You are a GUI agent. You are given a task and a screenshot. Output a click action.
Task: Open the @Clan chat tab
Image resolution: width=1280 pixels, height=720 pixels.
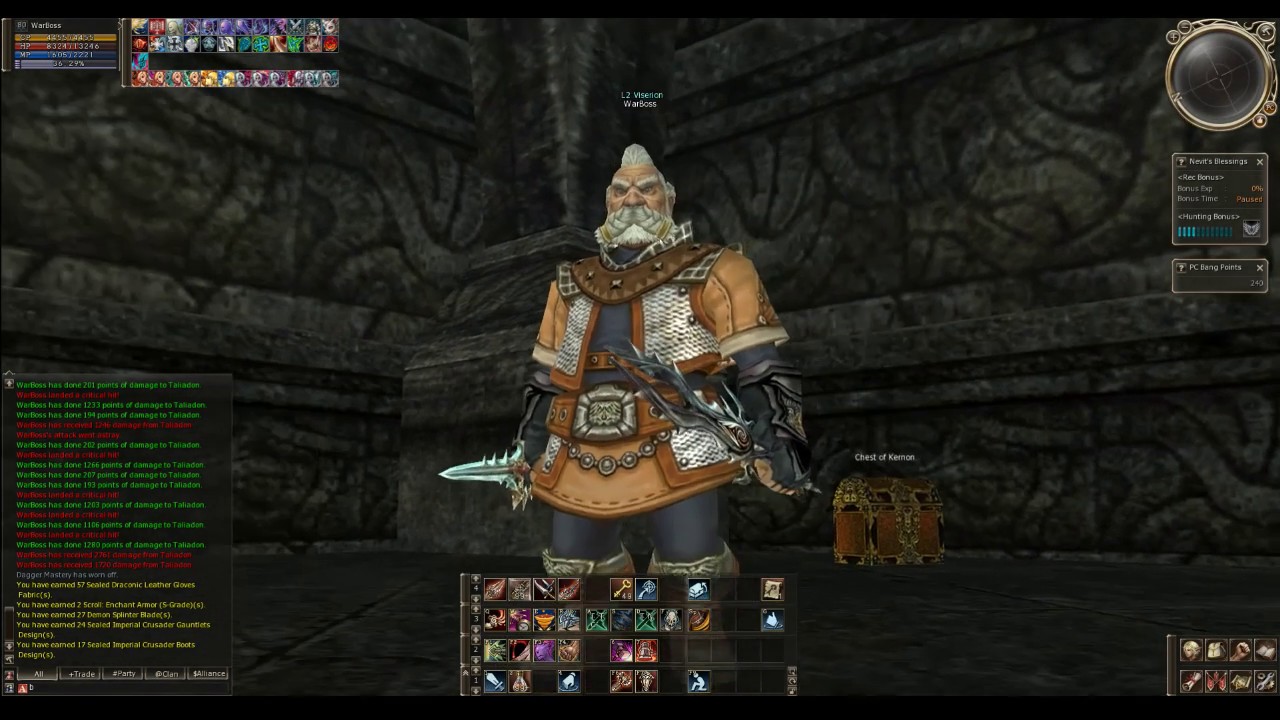tap(166, 674)
